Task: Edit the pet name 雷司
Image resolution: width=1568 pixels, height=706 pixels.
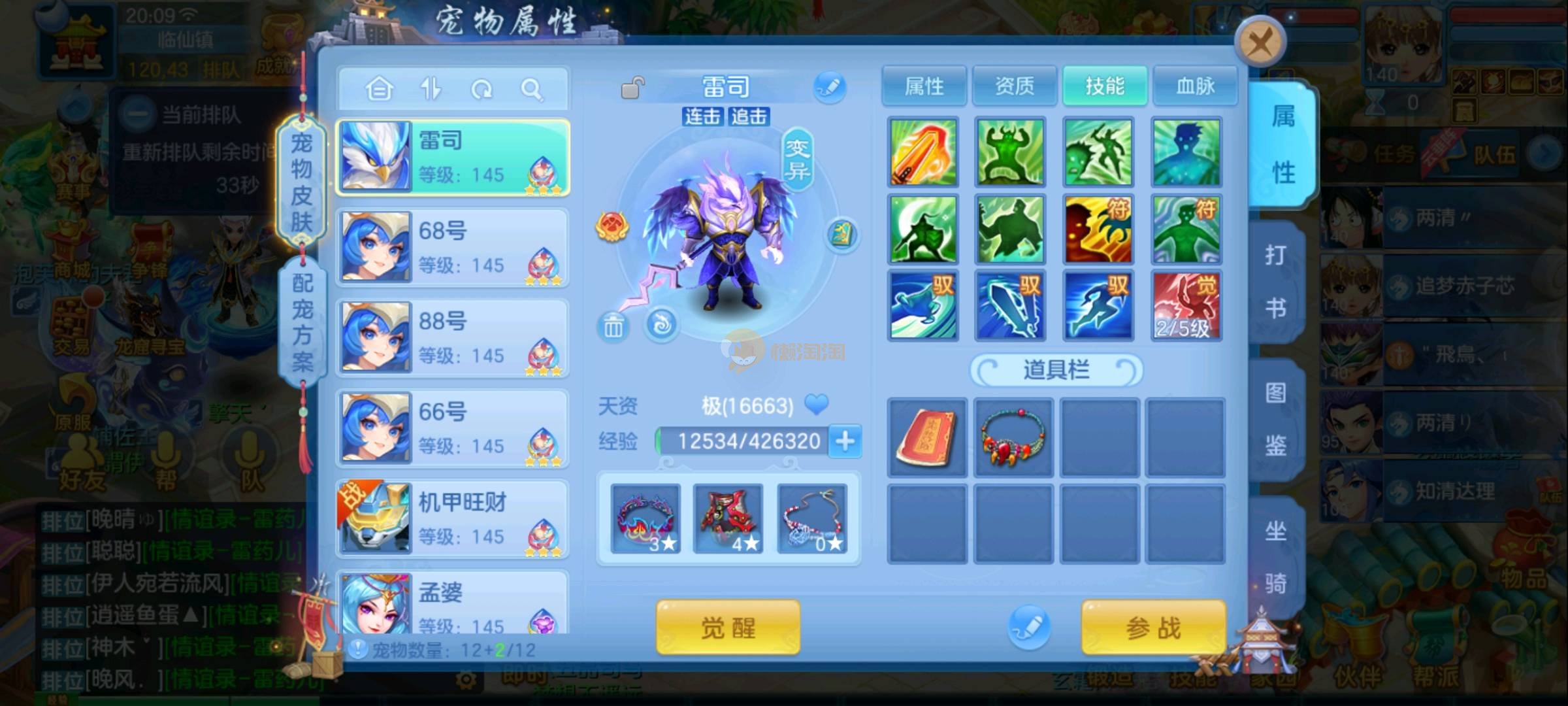Action: (x=830, y=88)
